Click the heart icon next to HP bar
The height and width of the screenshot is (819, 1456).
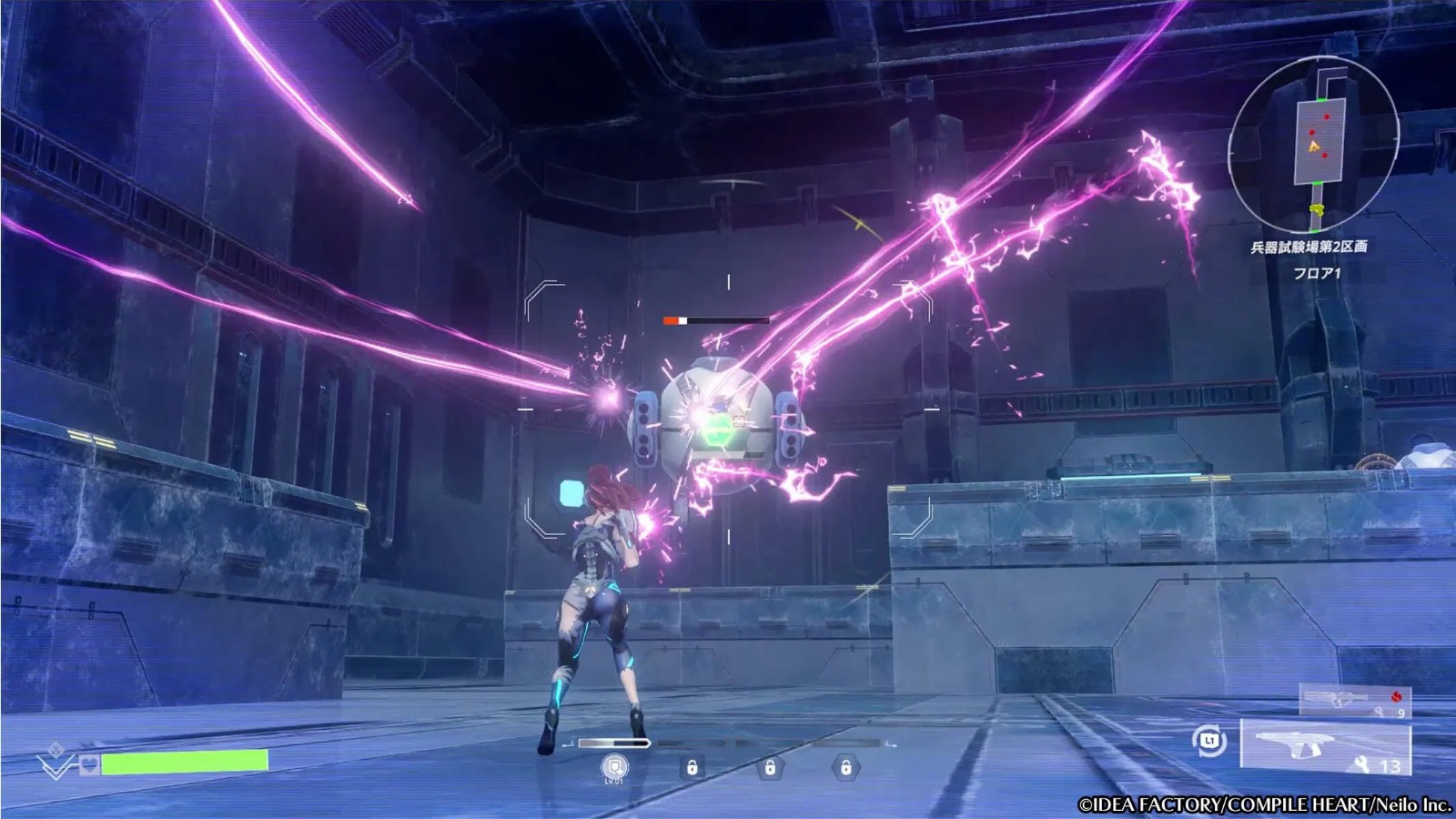[x=88, y=764]
